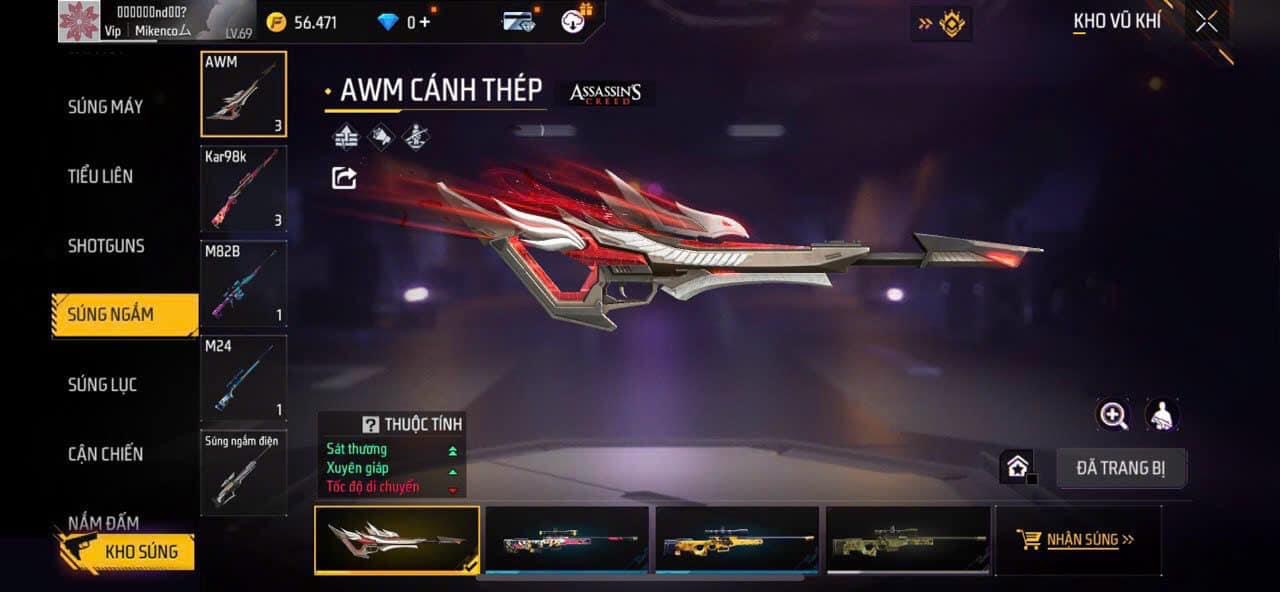This screenshot has height=592, width=1280.
Task: Share the AWM Cánh Thép skin
Action: pos(344,178)
